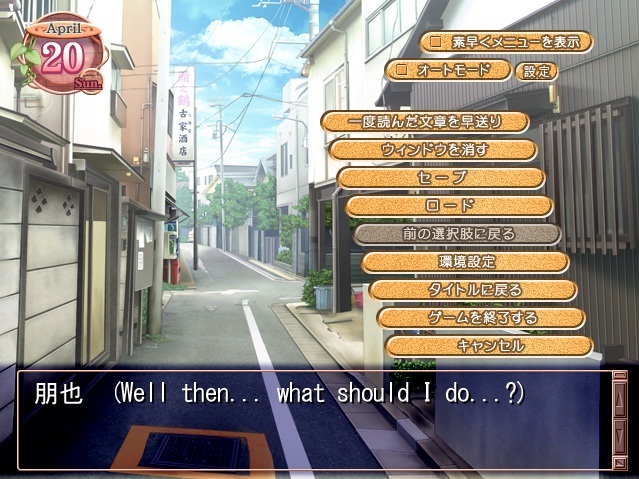Open 環境設定 environment settings
The height and width of the screenshot is (479, 639).
point(465,262)
